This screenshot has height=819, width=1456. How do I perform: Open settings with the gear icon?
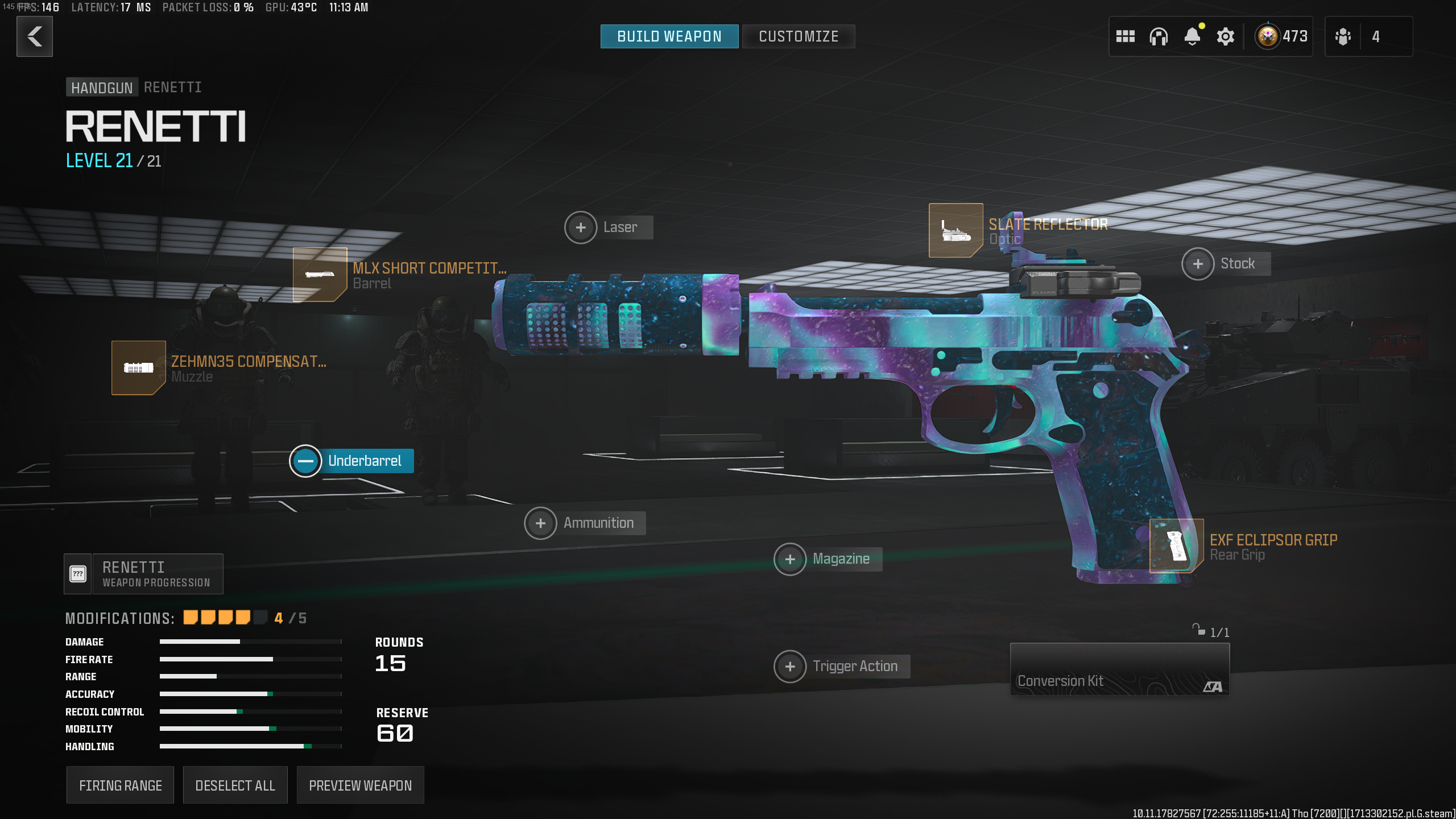1225,36
